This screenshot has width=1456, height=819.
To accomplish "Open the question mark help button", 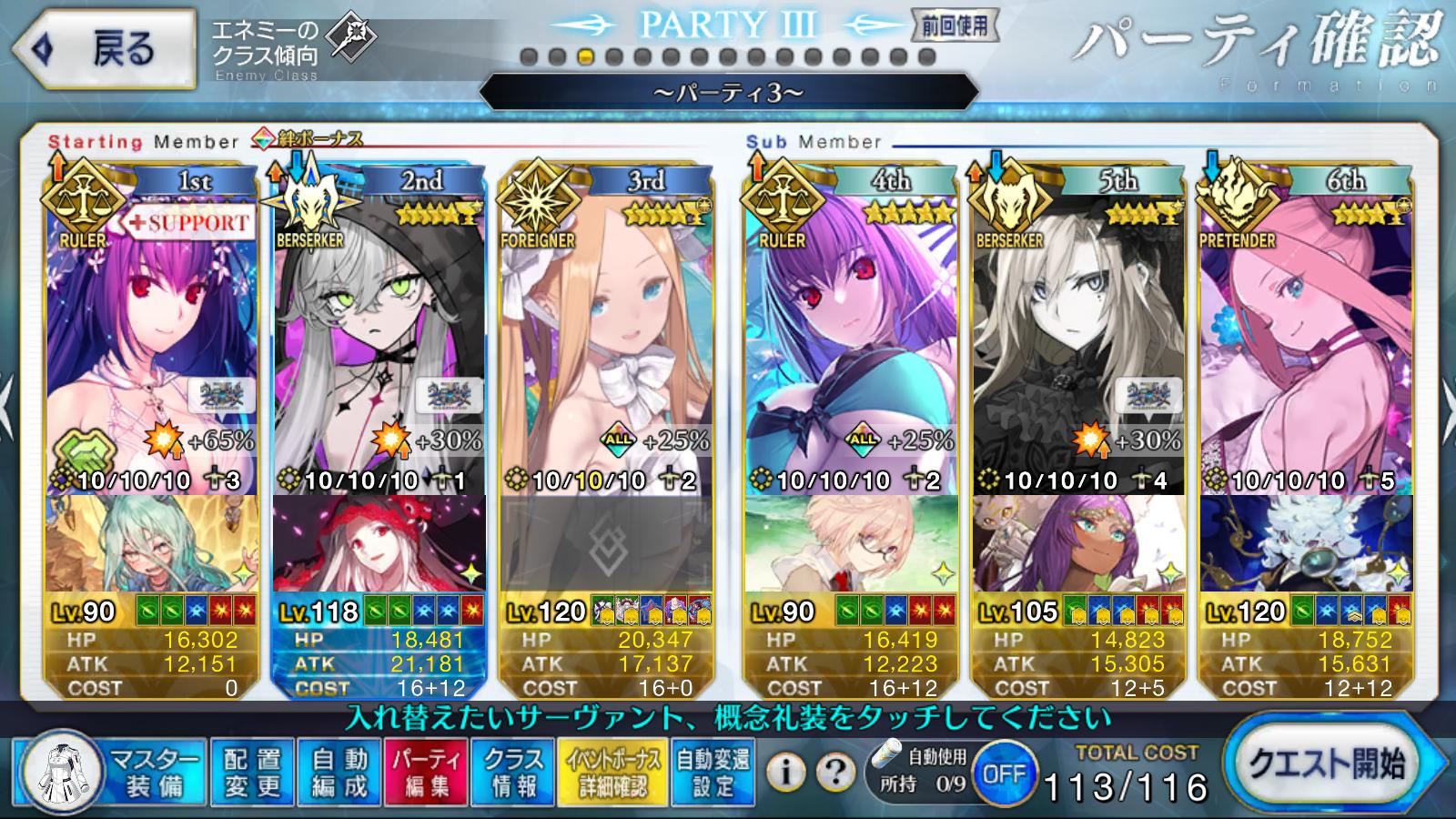I will coord(834,773).
